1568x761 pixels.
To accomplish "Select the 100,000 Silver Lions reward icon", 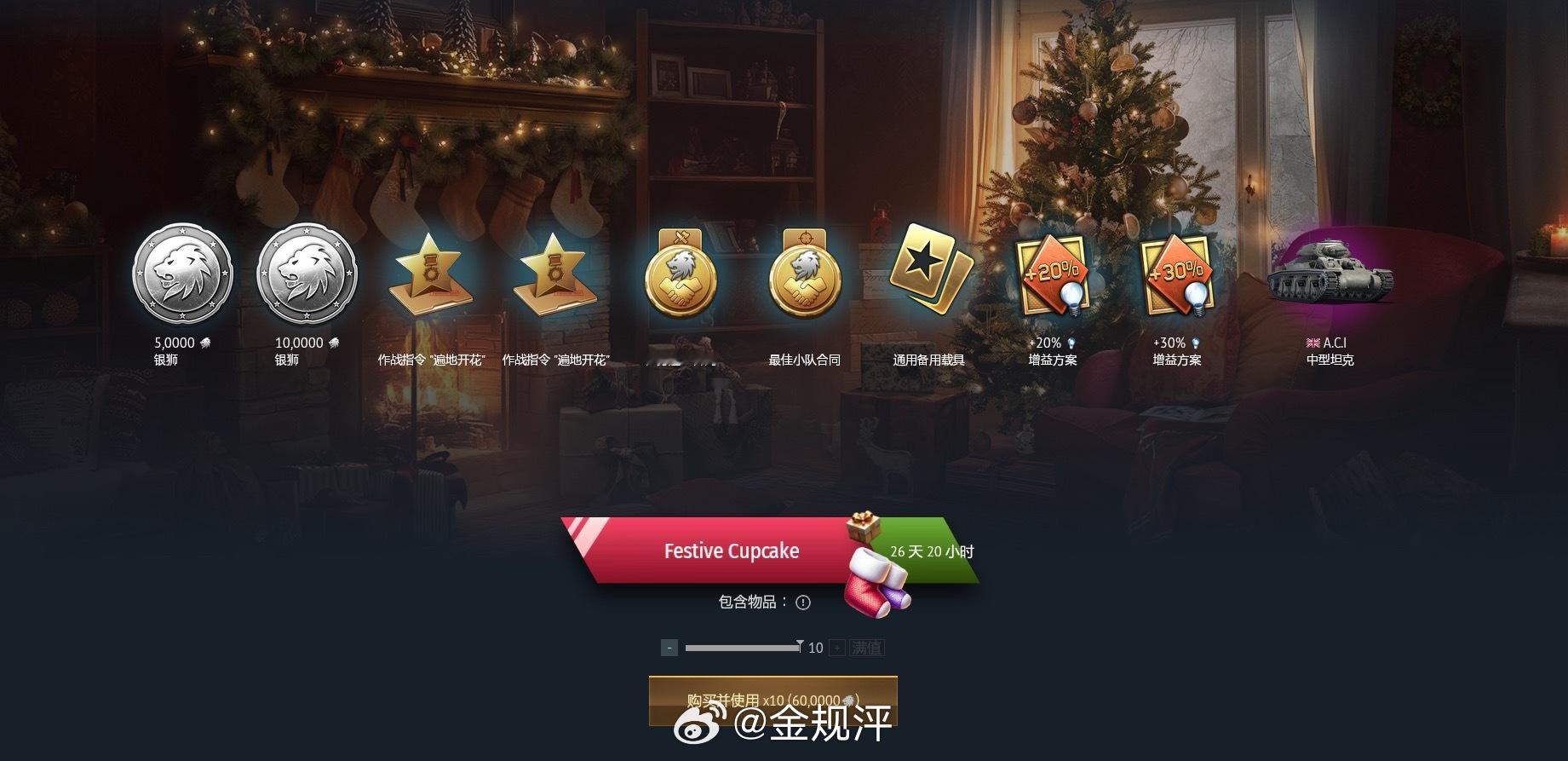I will point(307,274).
